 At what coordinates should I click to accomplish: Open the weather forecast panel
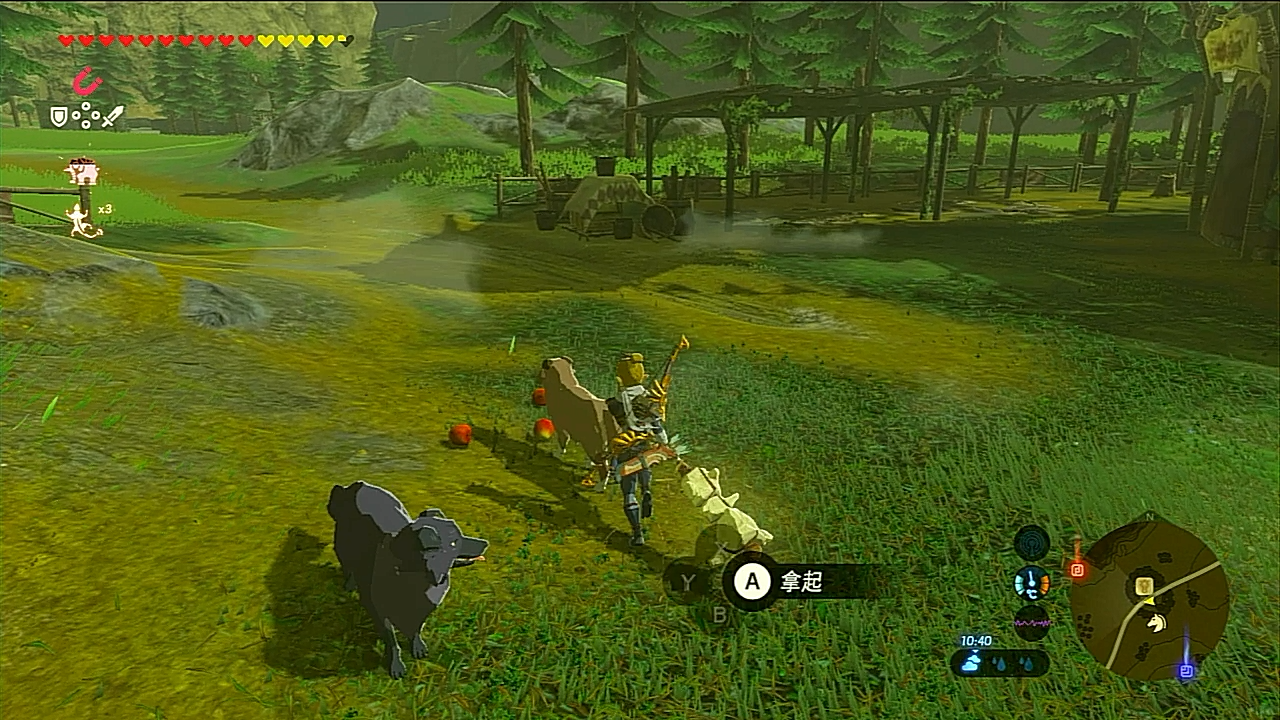click(x=999, y=662)
